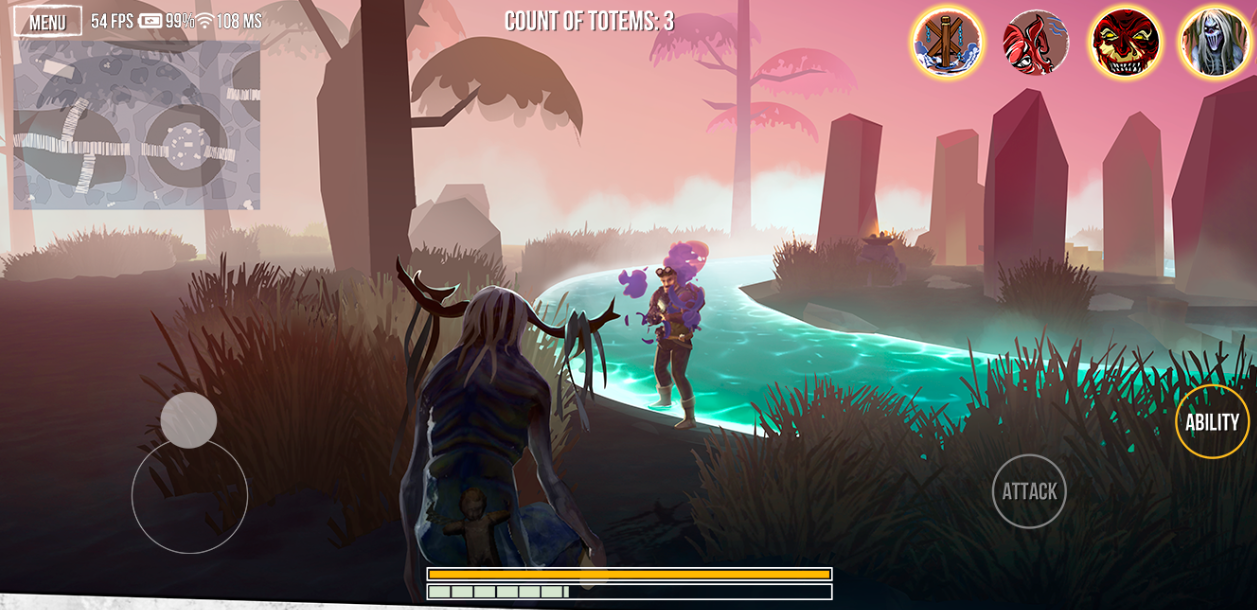Choose the pale long-haired ghoul icon
This screenshot has width=1257, height=610.
(1213, 42)
